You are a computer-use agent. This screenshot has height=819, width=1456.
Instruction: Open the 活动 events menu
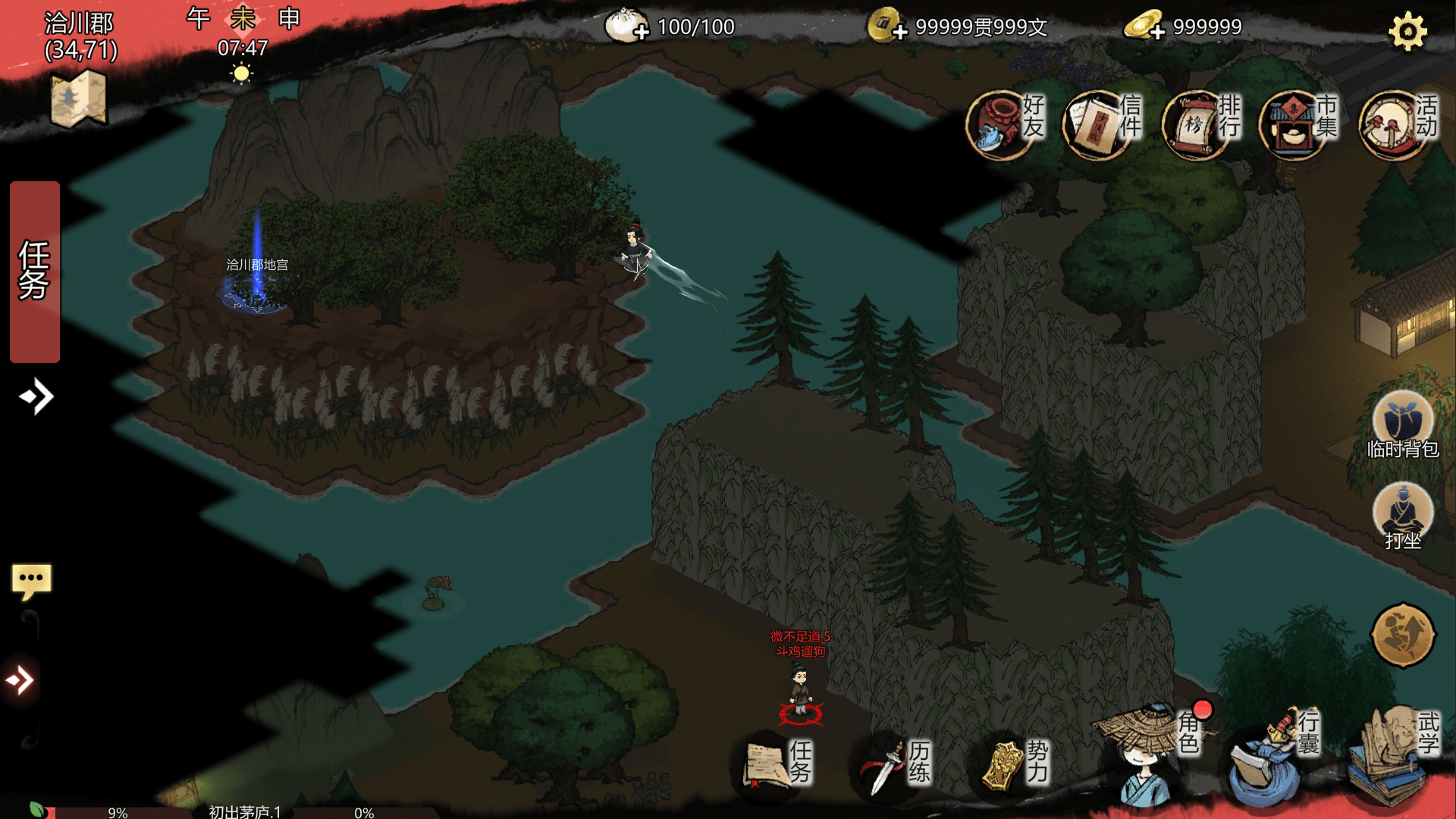pyautogui.click(x=1397, y=124)
